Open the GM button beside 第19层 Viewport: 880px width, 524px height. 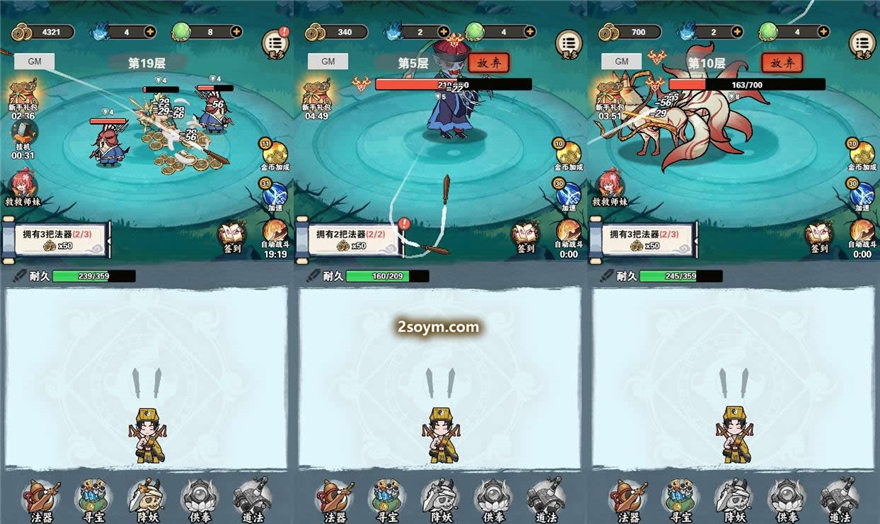(x=34, y=61)
